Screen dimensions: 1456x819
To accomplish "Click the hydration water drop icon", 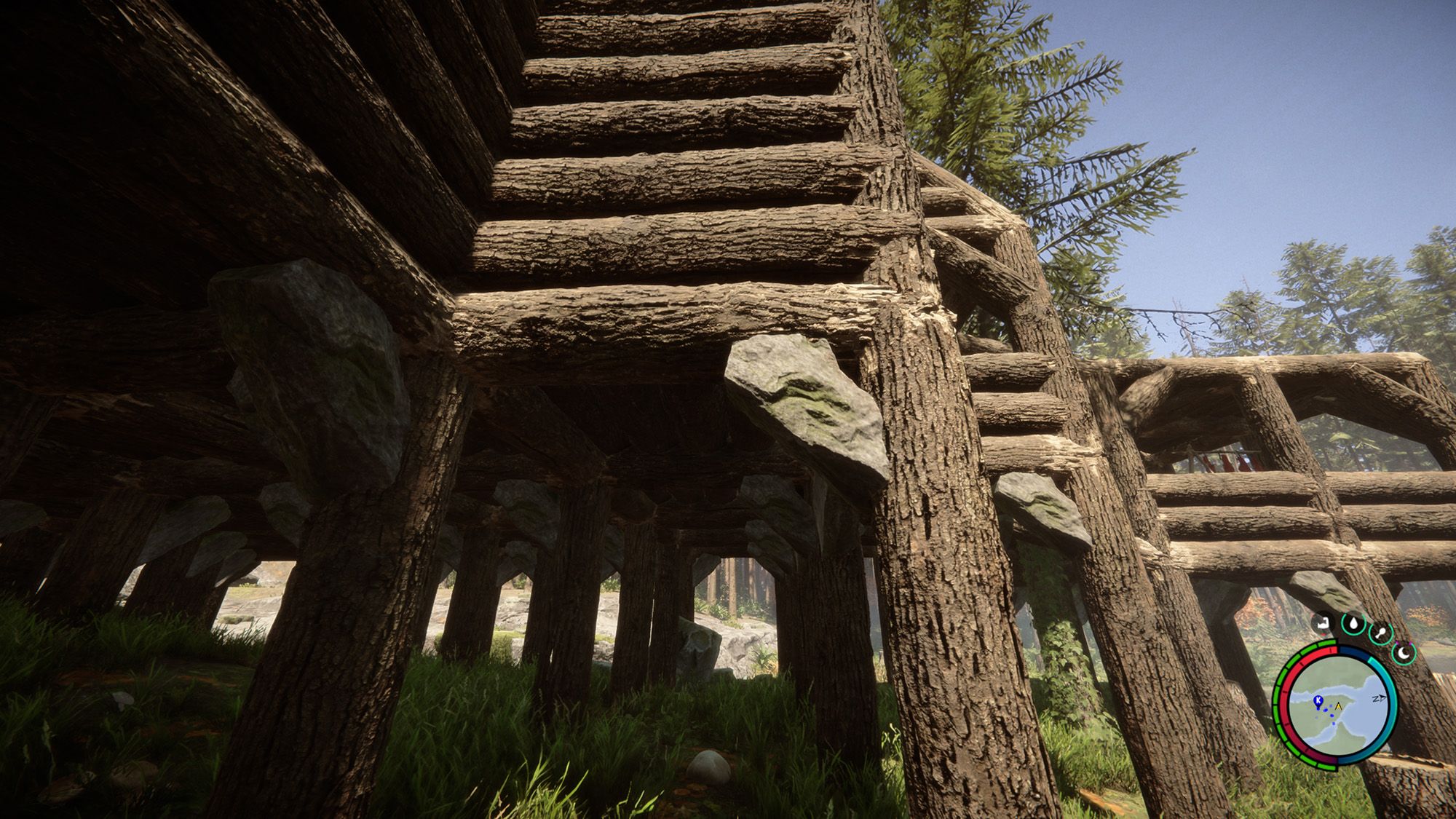I will pyautogui.click(x=1353, y=622).
